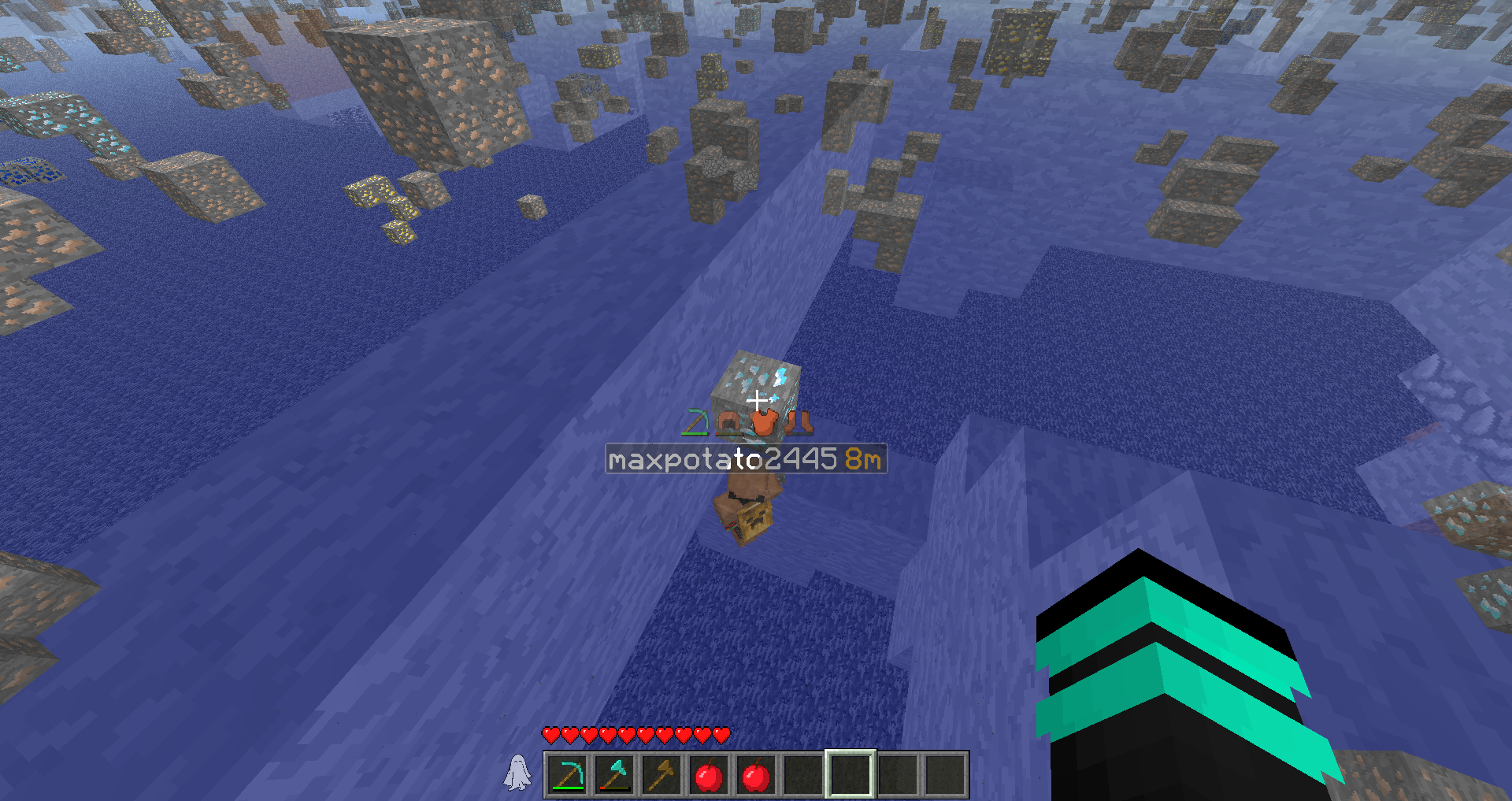
Task: Select the diamond pickaxe hotbar slot
Action: tap(567, 775)
